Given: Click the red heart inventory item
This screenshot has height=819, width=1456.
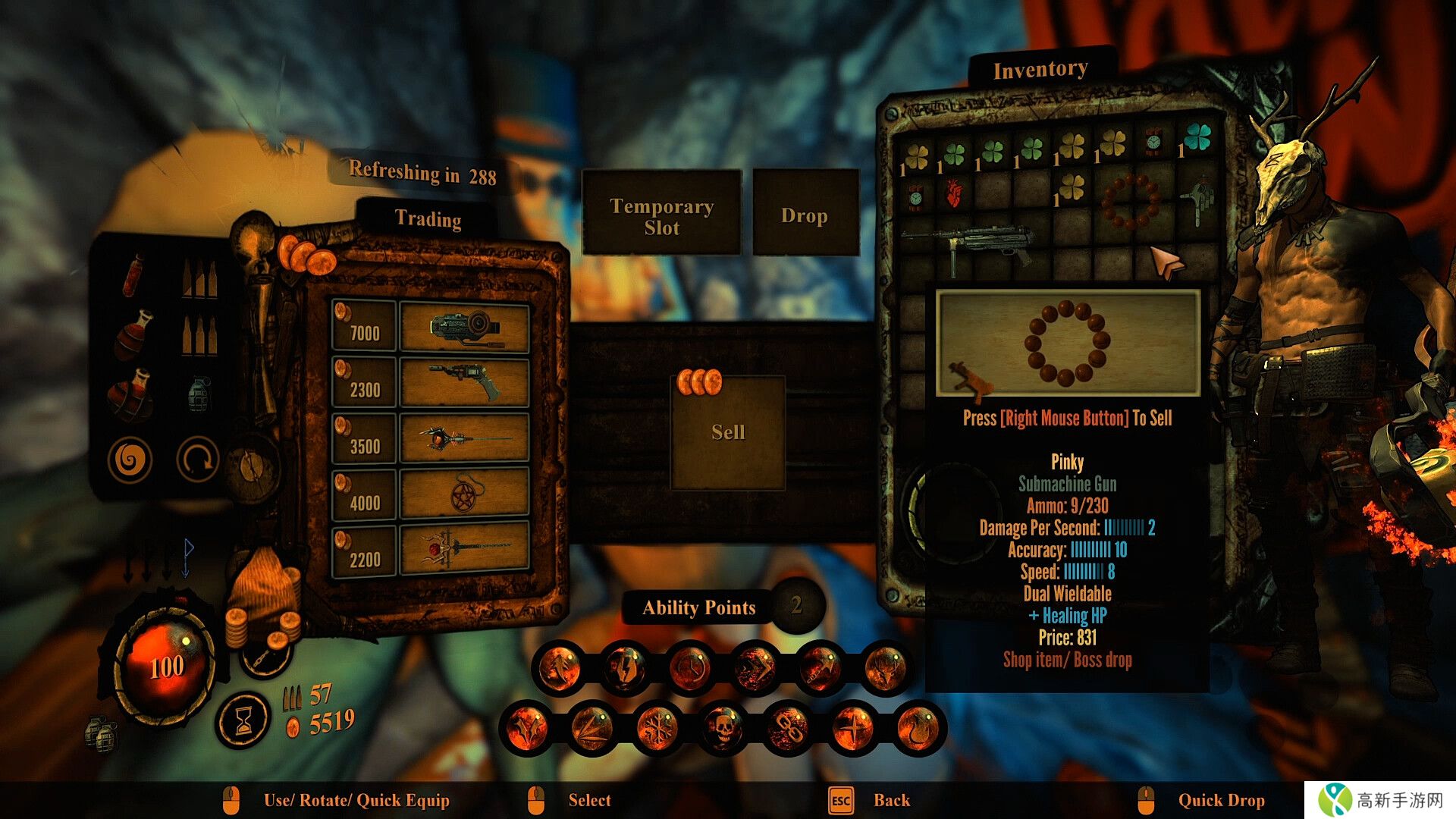Looking at the screenshot, I should pyautogui.click(x=954, y=195).
